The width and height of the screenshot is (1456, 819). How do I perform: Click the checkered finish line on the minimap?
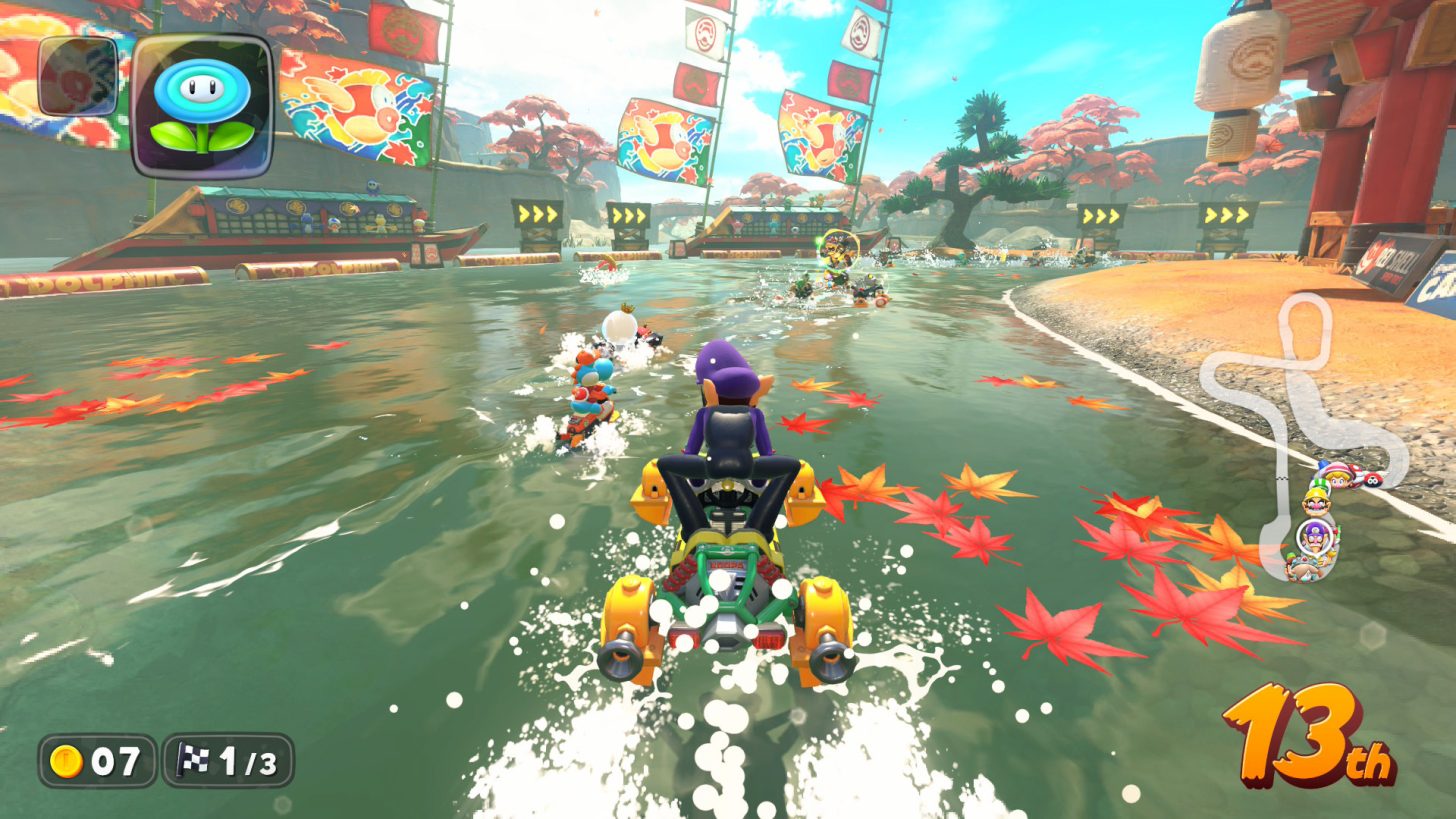click(1283, 478)
